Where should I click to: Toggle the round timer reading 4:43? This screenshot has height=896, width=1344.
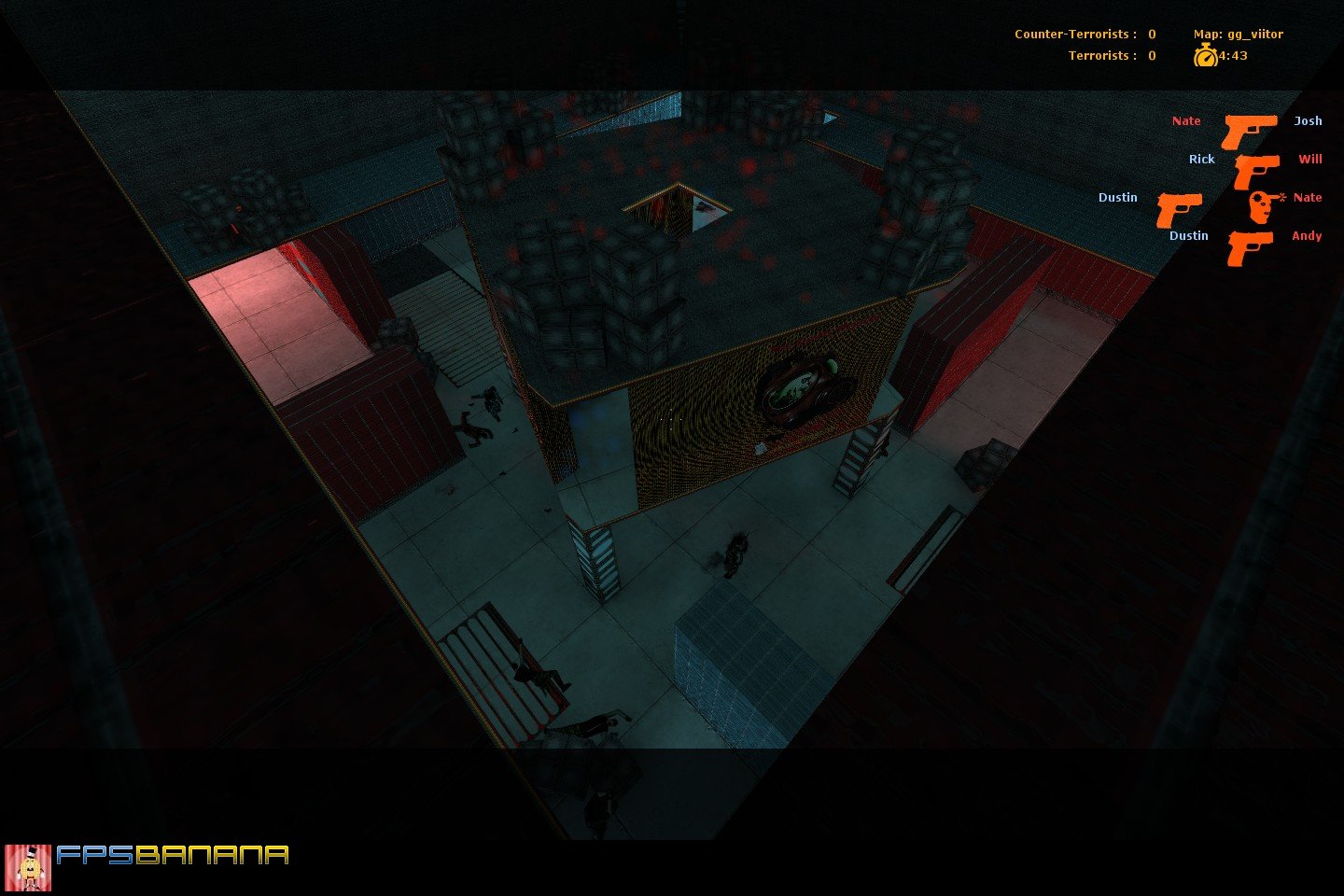(1232, 55)
